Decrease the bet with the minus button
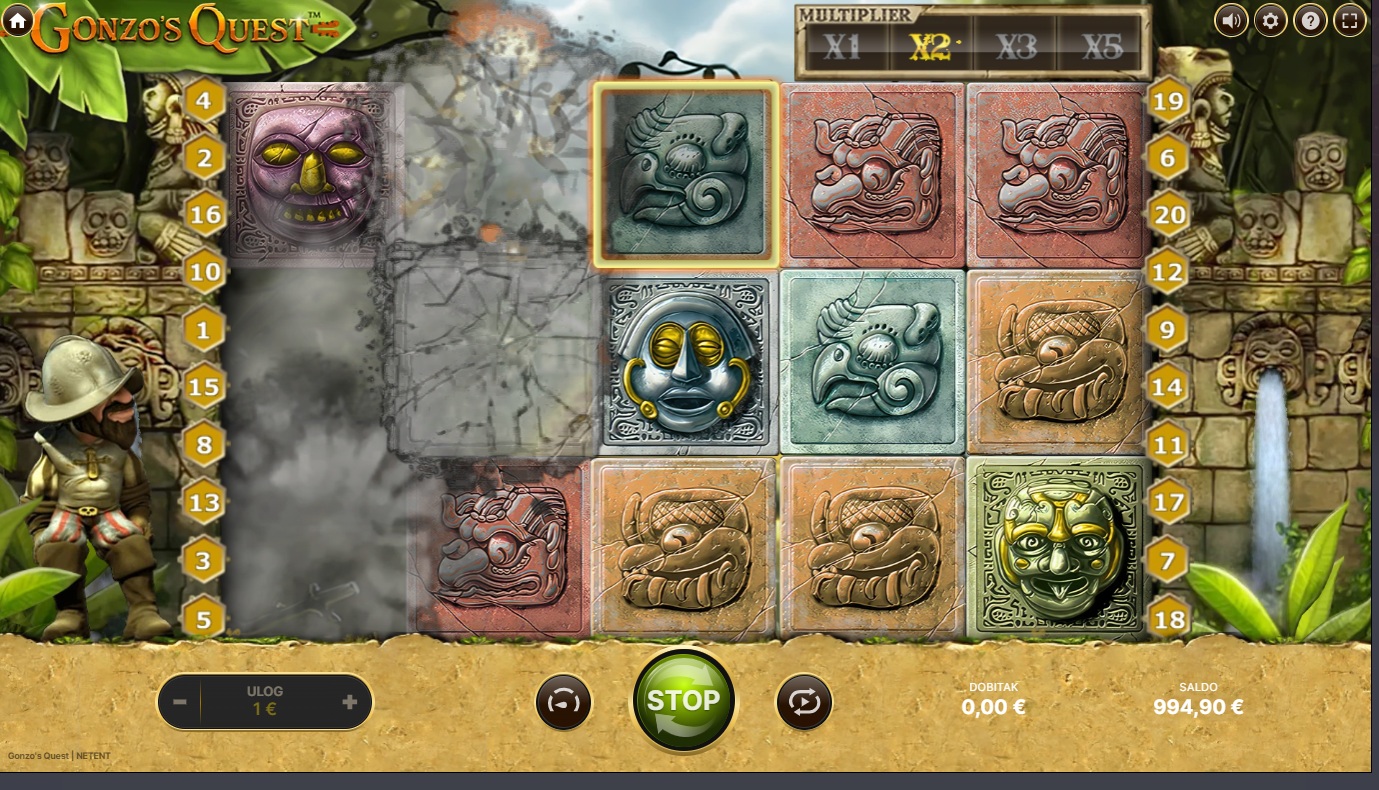 180,702
